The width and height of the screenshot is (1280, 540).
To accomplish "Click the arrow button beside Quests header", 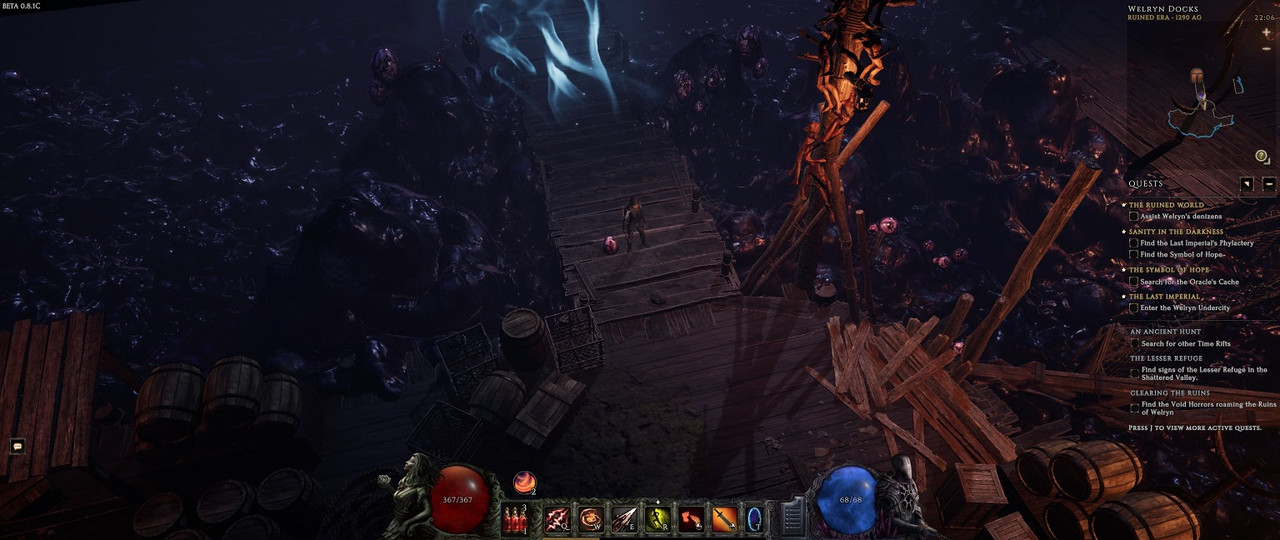I will point(1246,184).
